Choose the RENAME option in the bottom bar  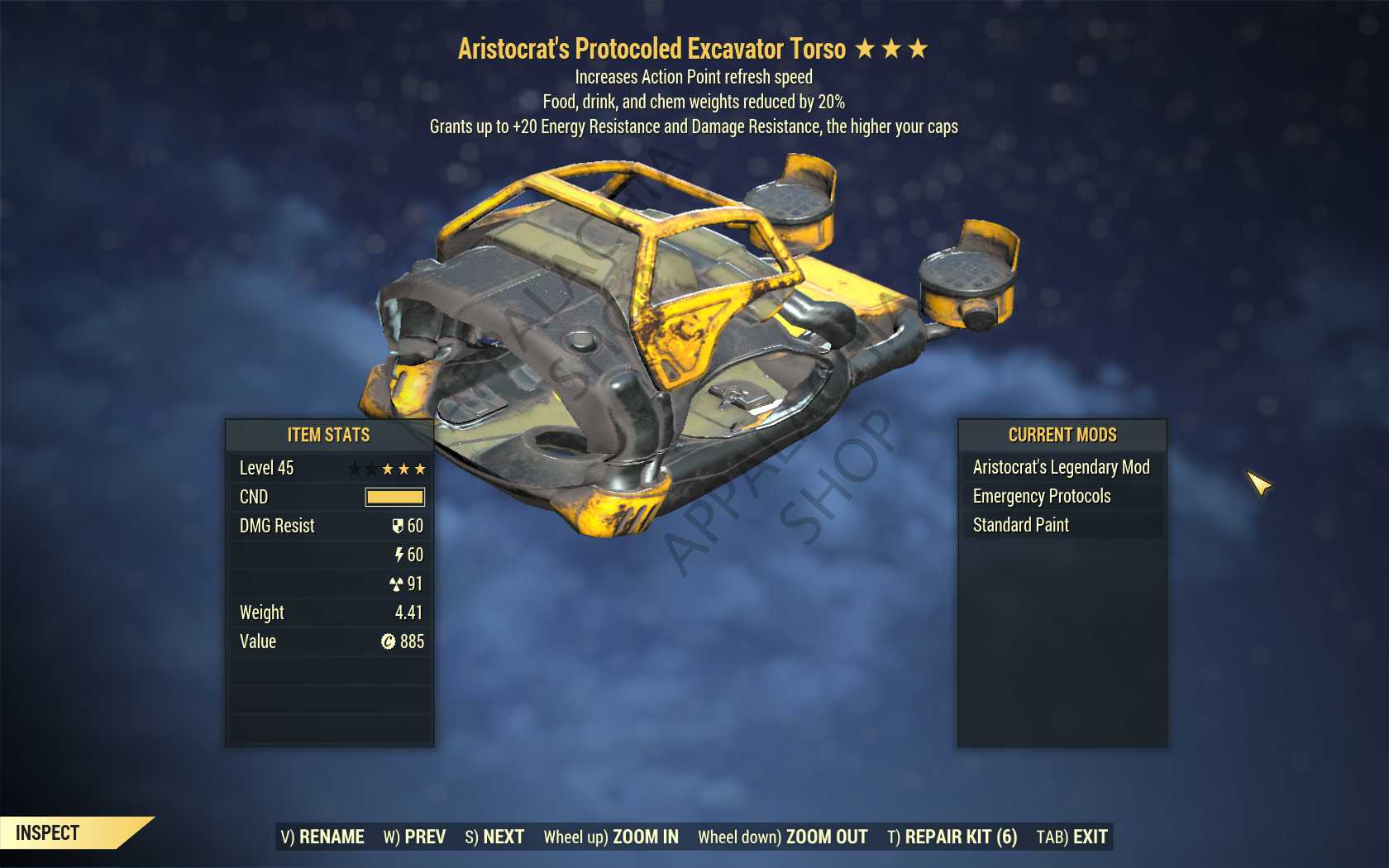pos(322,837)
